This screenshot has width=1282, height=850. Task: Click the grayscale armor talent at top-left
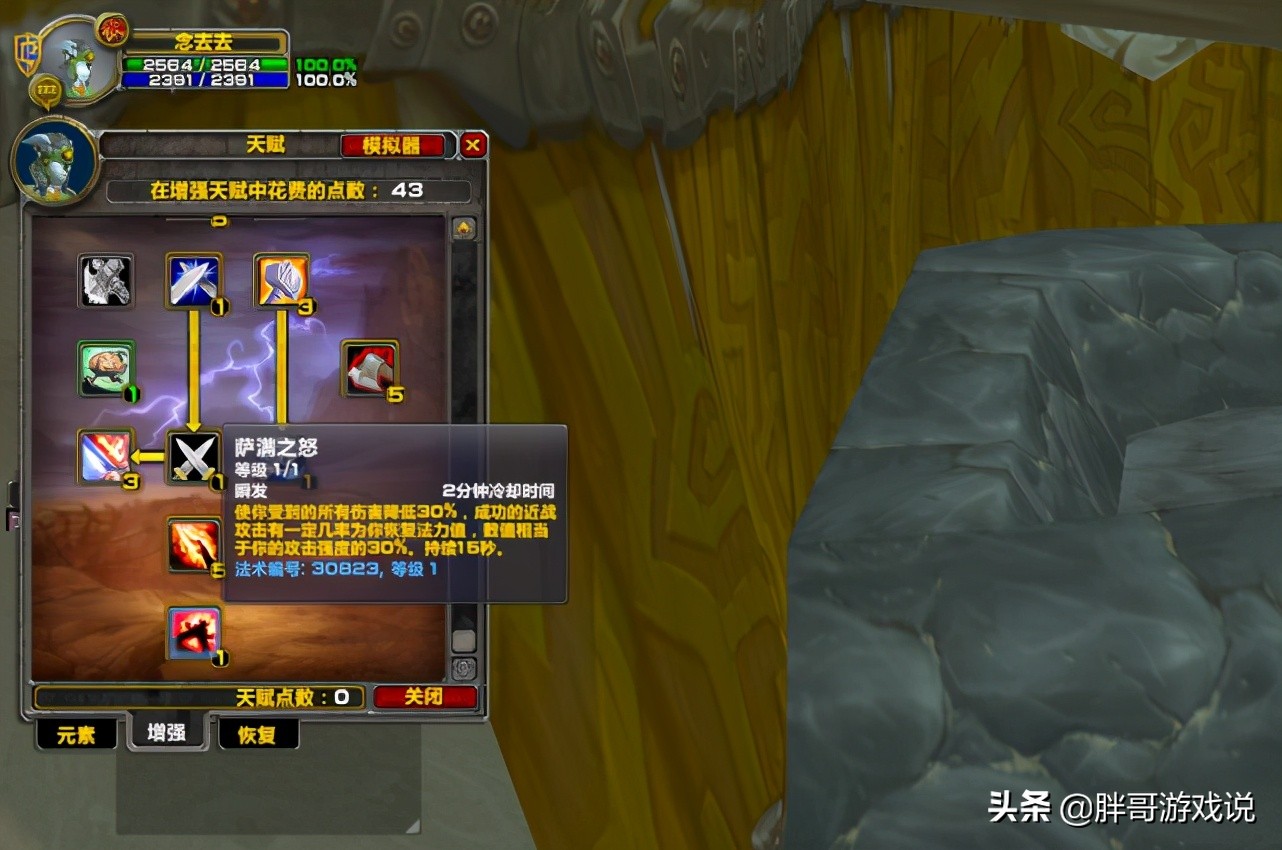click(105, 281)
